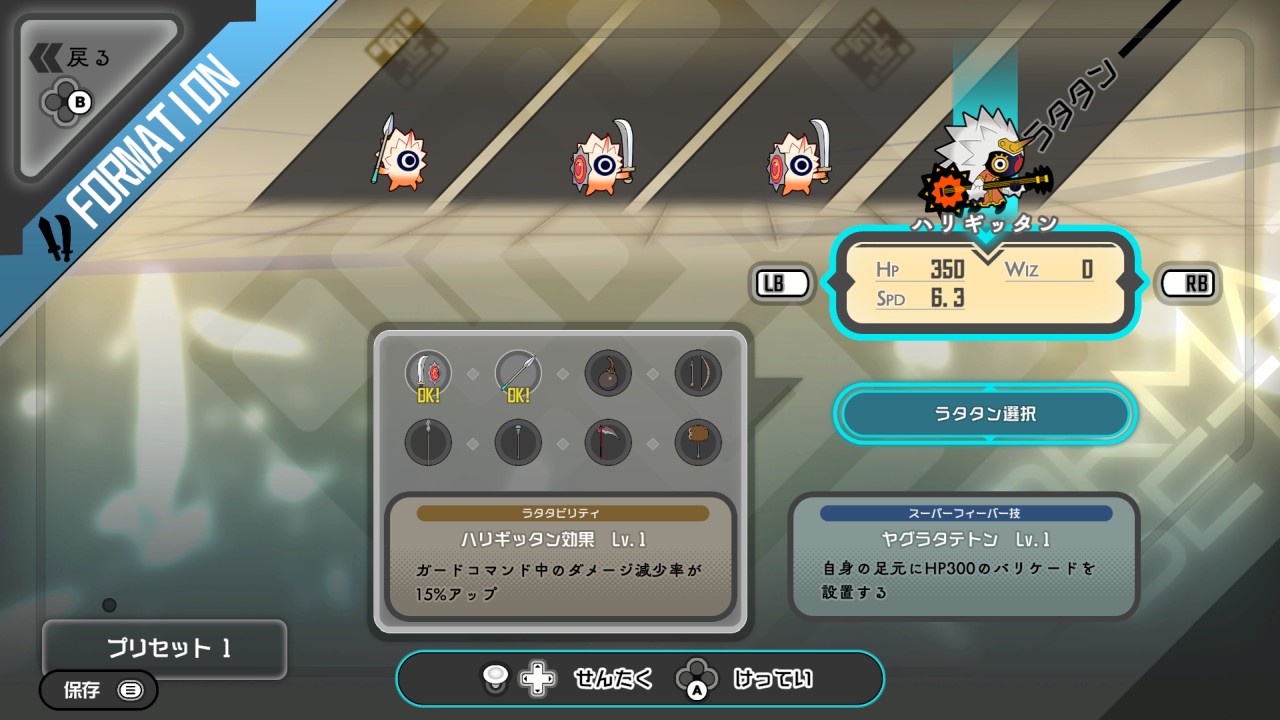Choose the gem-tipped staff weapon slot
Screen dimensions: 1280x720
[518, 441]
